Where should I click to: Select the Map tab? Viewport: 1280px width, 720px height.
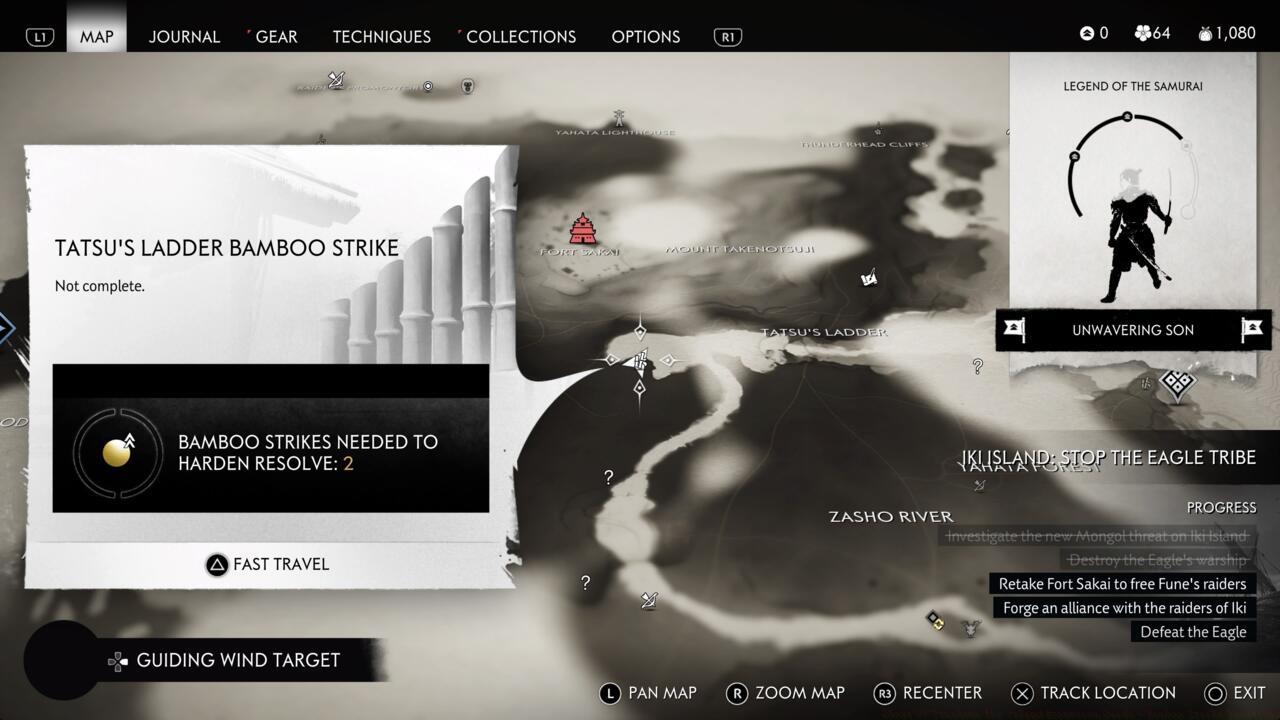pos(97,36)
